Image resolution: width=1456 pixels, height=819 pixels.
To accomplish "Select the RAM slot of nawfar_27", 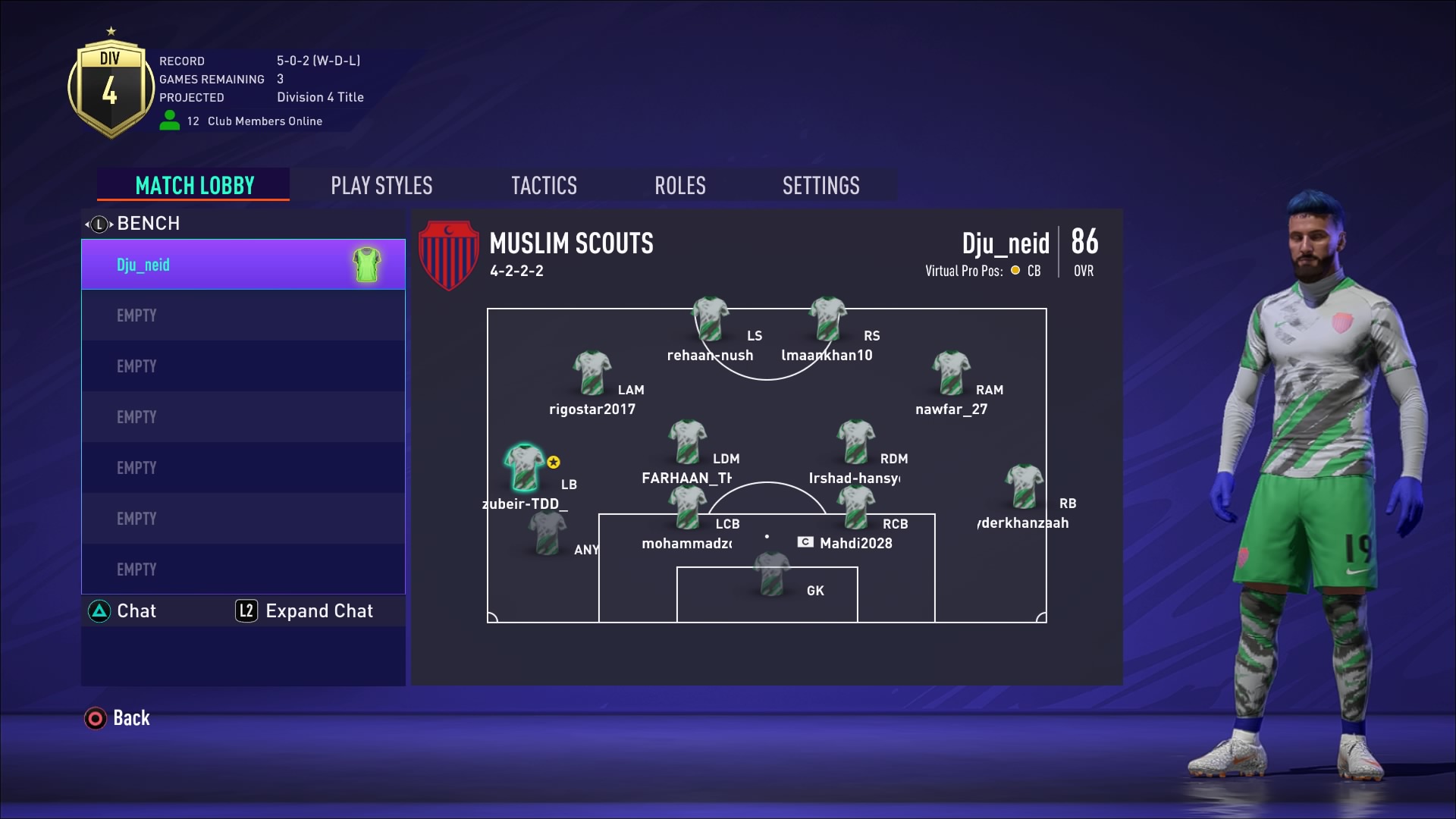I will pyautogui.click(x=951, y=372).
